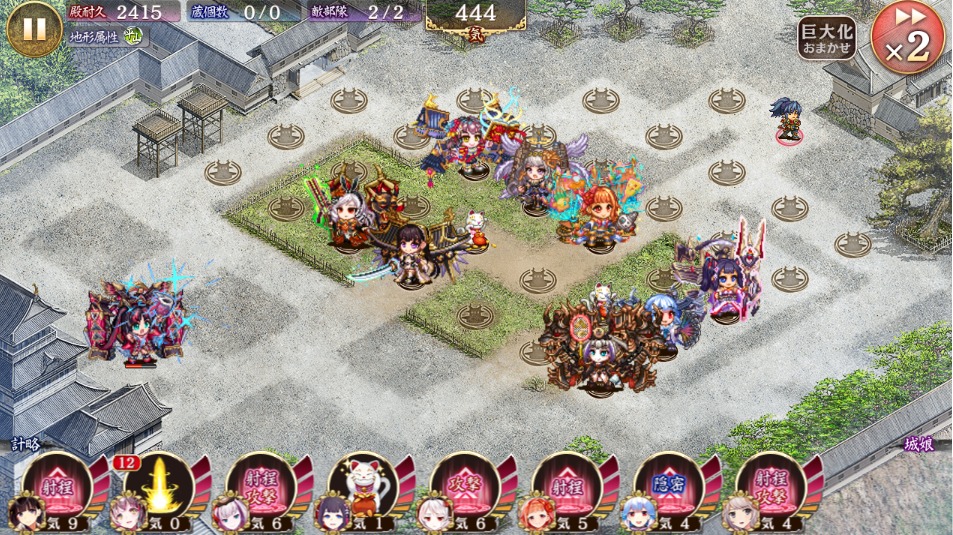Pause the battle with the pause button
953x535 pixels.
tap(34, 28)
